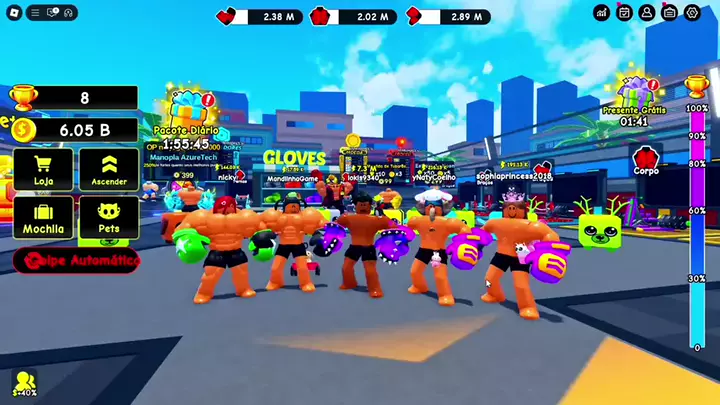Click the headphones voice icon
This screenshot has height=405, width=720.
coord(69,13)
